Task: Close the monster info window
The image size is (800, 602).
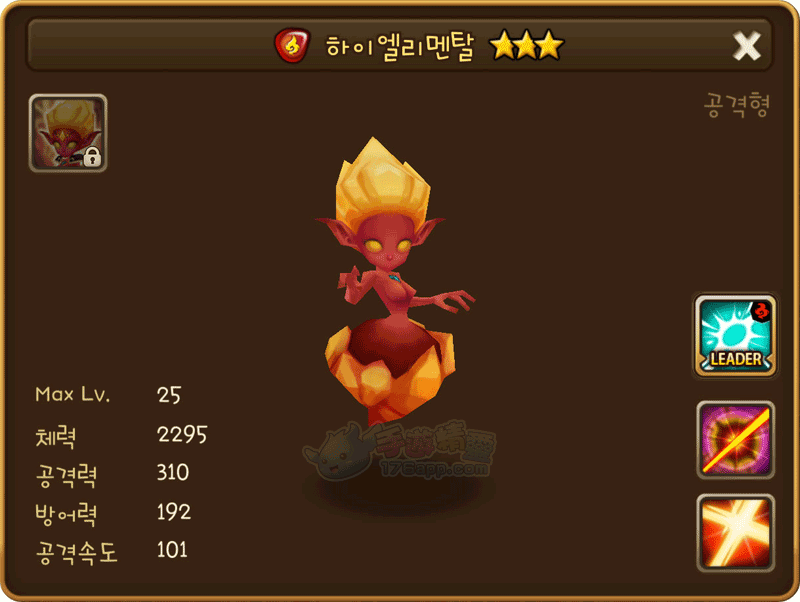Action: (747, 45)
